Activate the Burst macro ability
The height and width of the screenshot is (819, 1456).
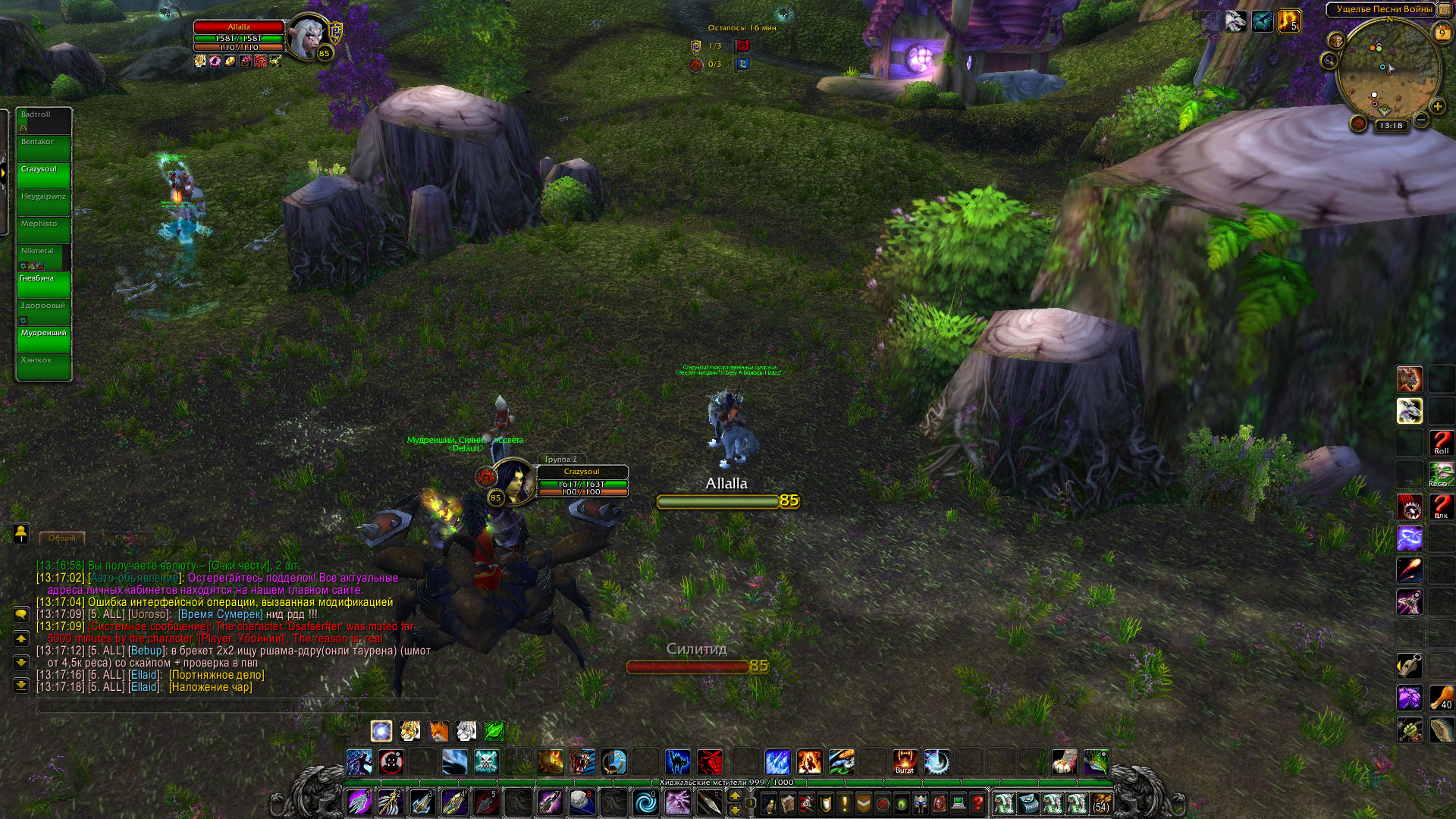(905, 762)
